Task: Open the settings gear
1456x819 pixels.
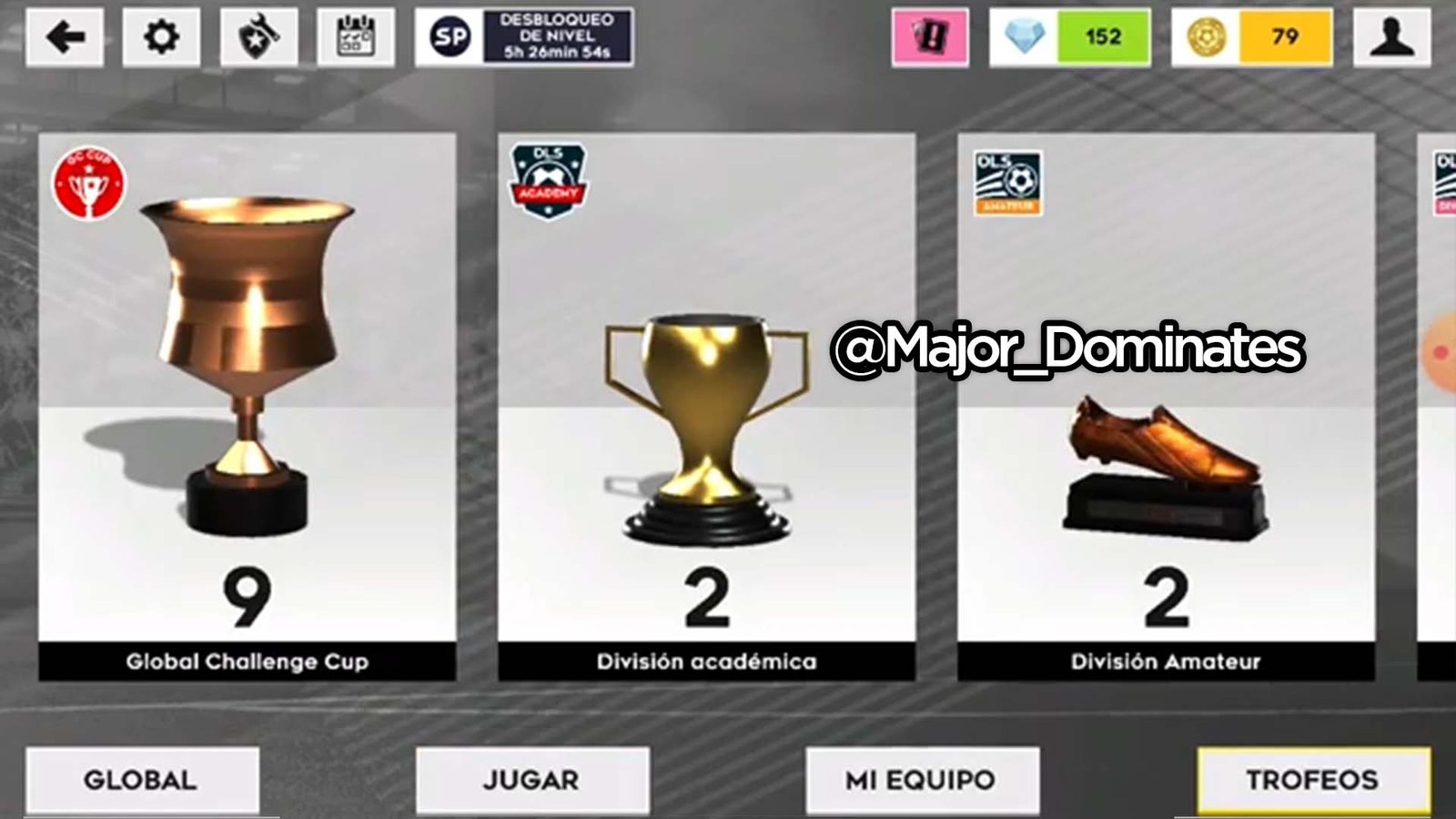Action: pos(162,38)
